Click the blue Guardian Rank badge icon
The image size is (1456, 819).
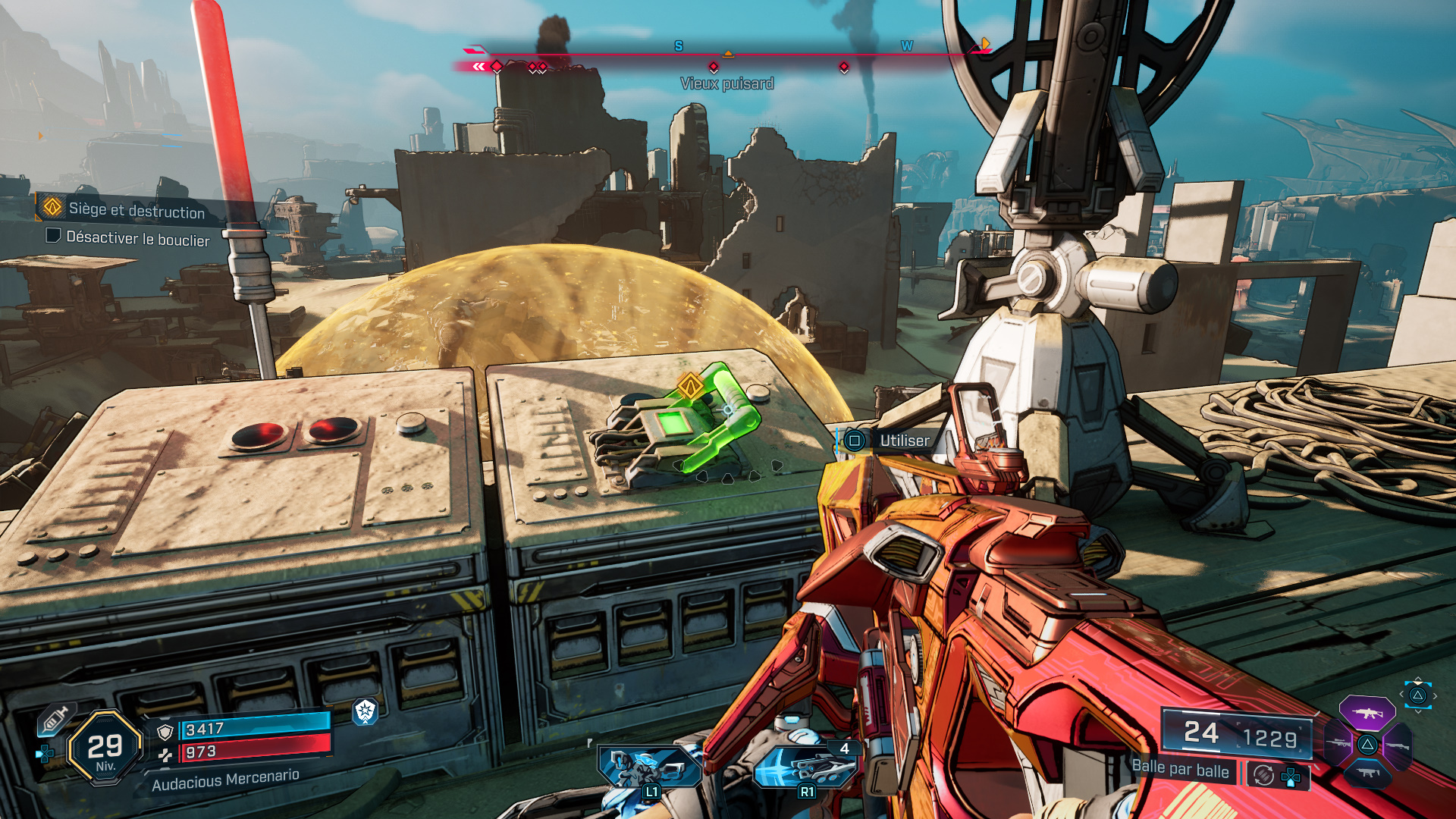coord(365,711)
